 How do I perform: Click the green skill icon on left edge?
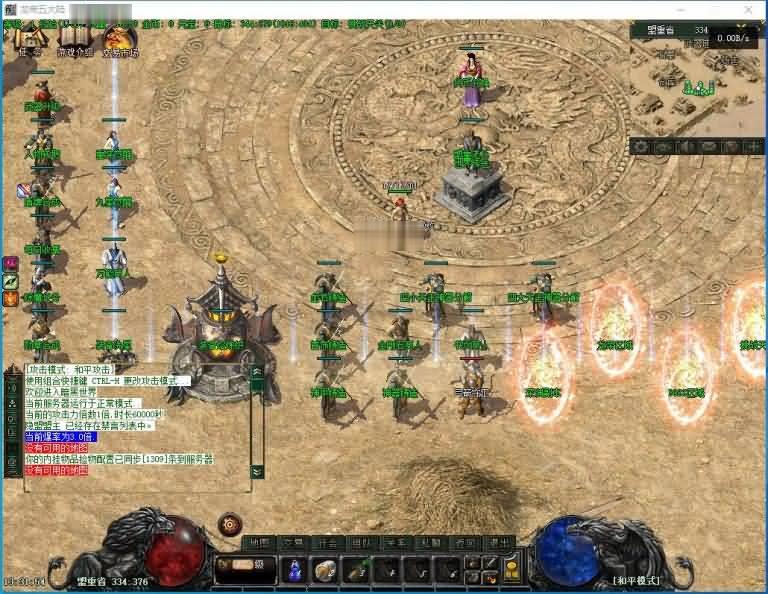[x=11, y=283]
